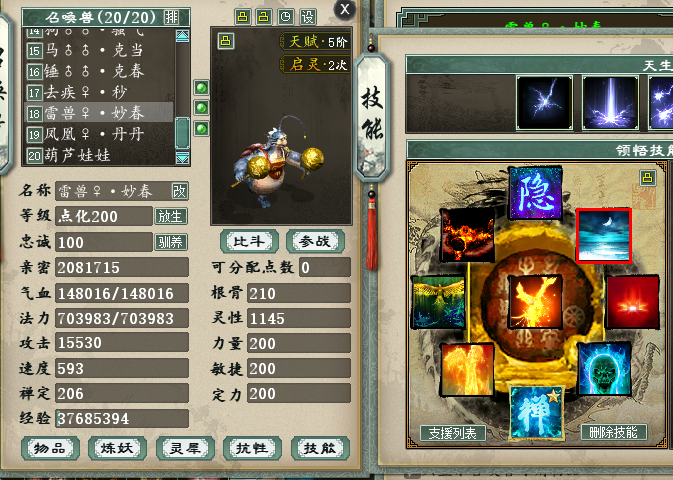Image resolution: width=673 pixels, height=480 pixels.
Task: Select 凤凰♀·丹丹 in the beast list
Action: tap(95, 133)
